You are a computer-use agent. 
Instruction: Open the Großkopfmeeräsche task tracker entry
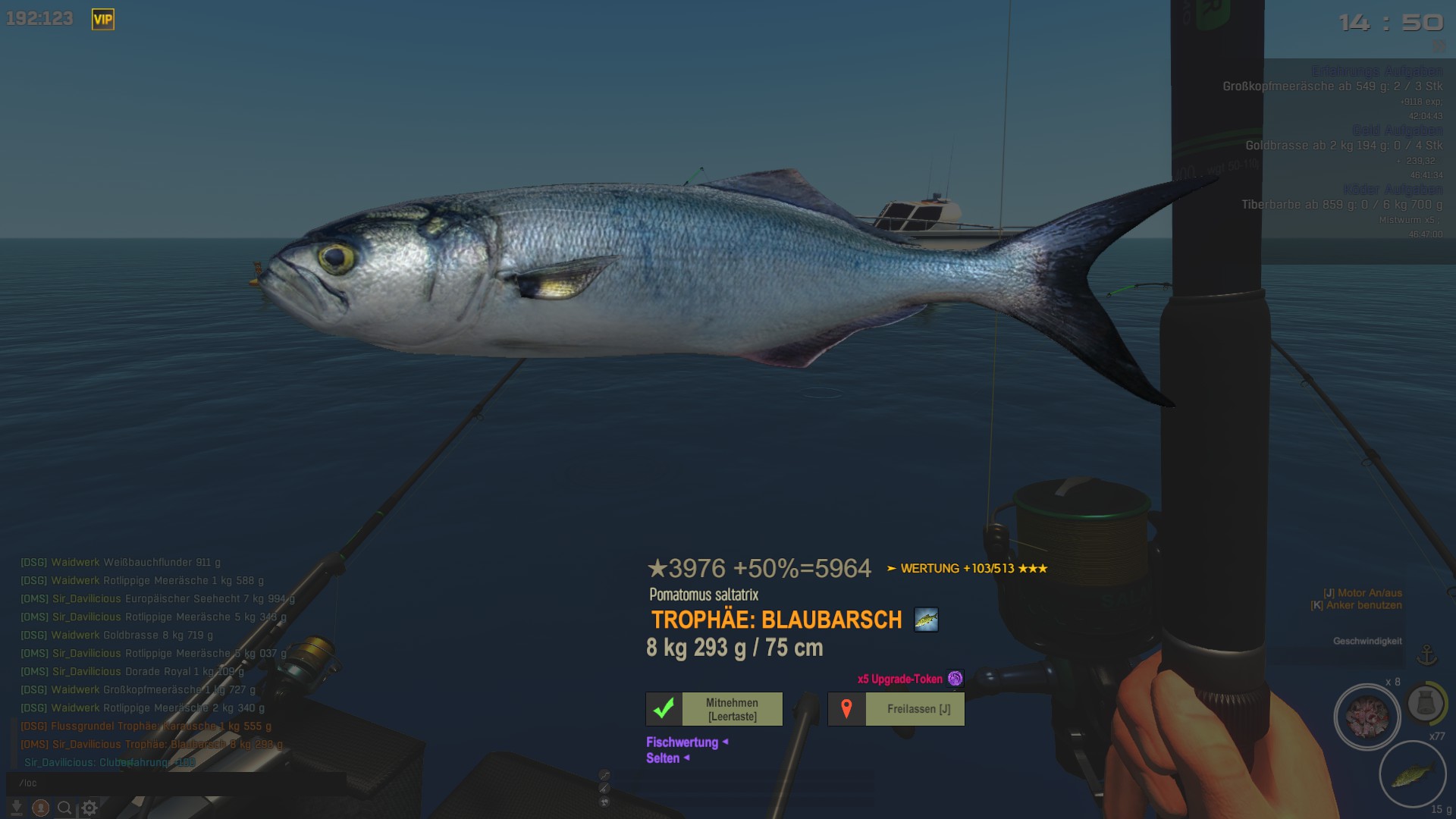pyautogui.click(x=1332, y=86)
